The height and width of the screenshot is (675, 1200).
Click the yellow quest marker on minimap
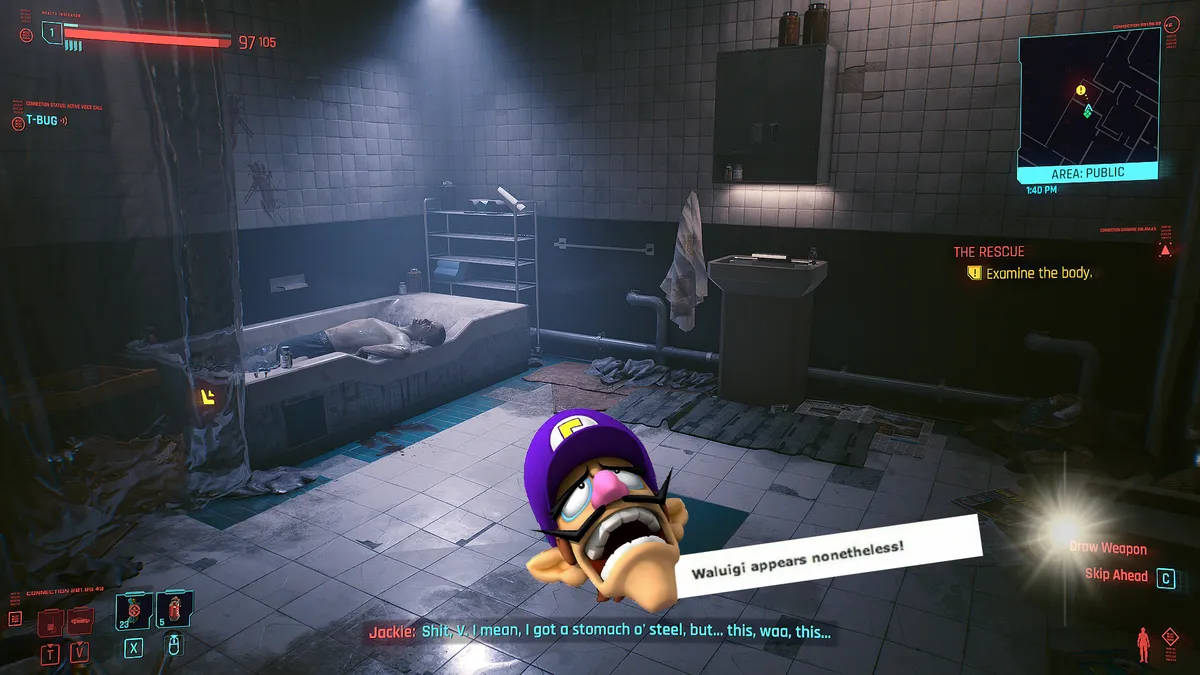click(x=1081, y=90)
